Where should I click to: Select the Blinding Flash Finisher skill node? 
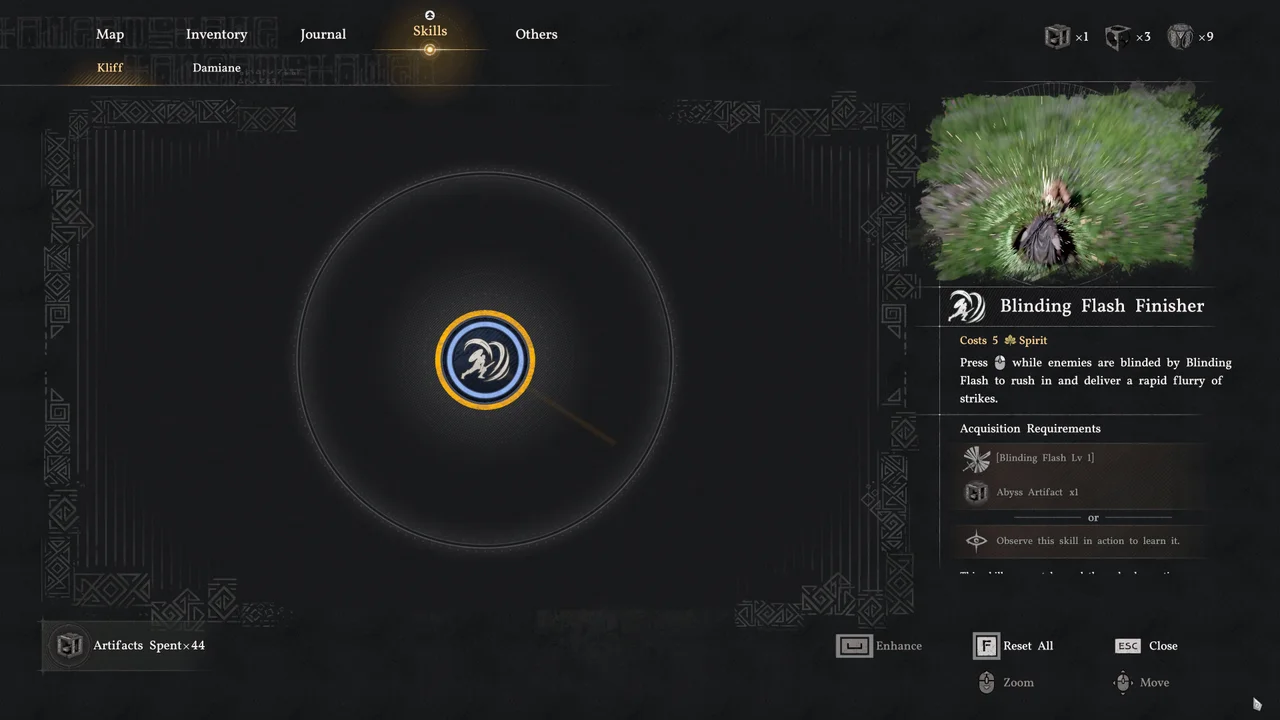click(485, 360)
